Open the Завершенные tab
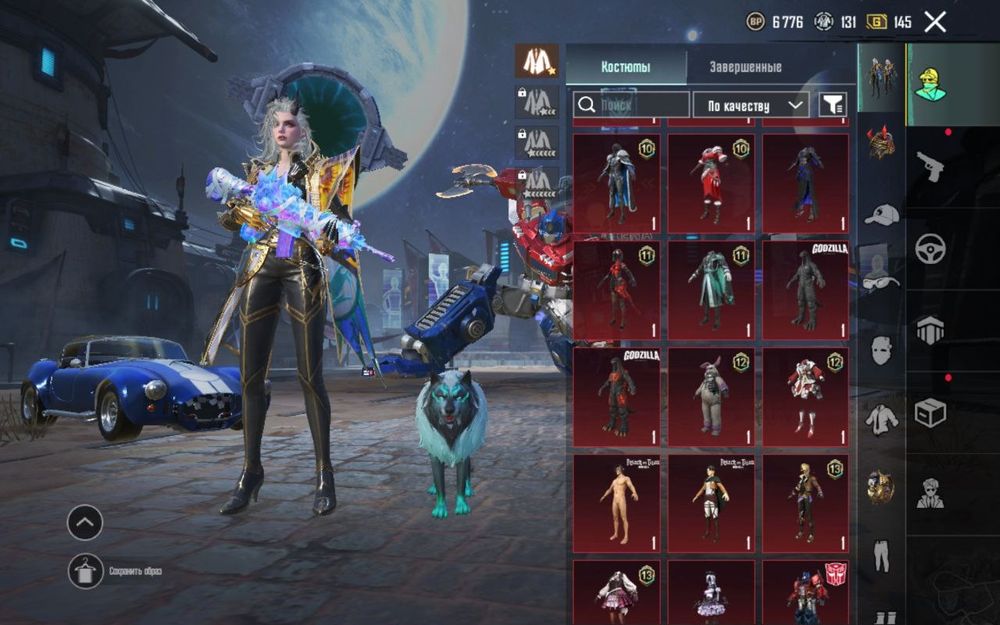1000x625 pixels. tap(745, 67)
